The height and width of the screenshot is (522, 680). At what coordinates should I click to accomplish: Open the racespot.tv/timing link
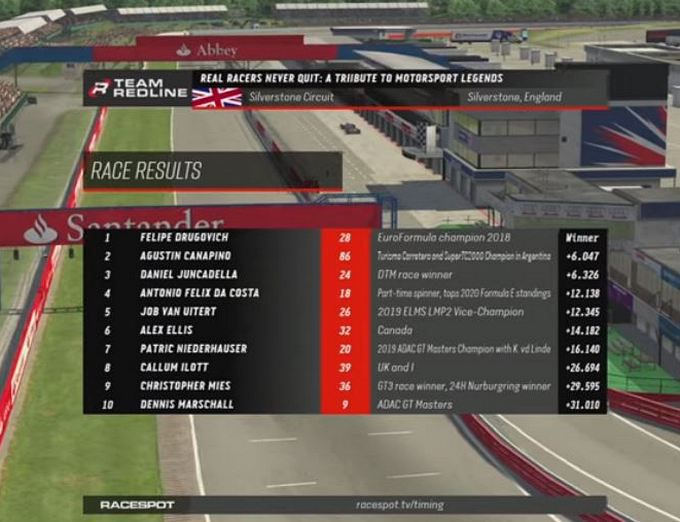point(398,505)
